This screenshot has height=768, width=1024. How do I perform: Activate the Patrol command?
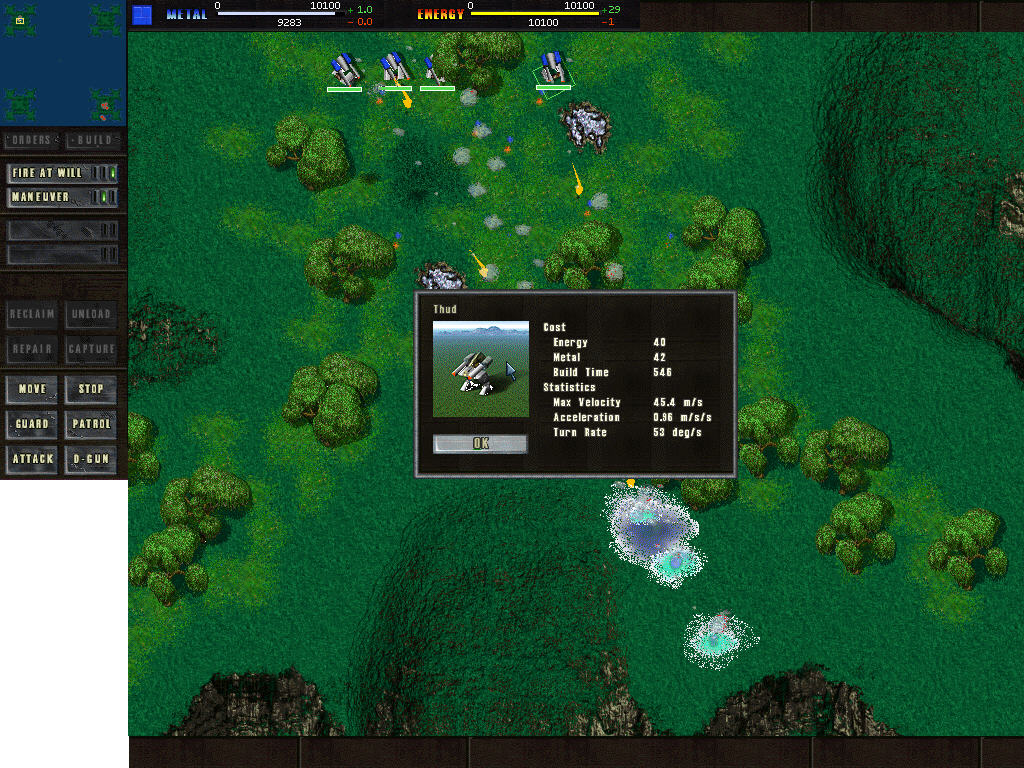[91, 424]
